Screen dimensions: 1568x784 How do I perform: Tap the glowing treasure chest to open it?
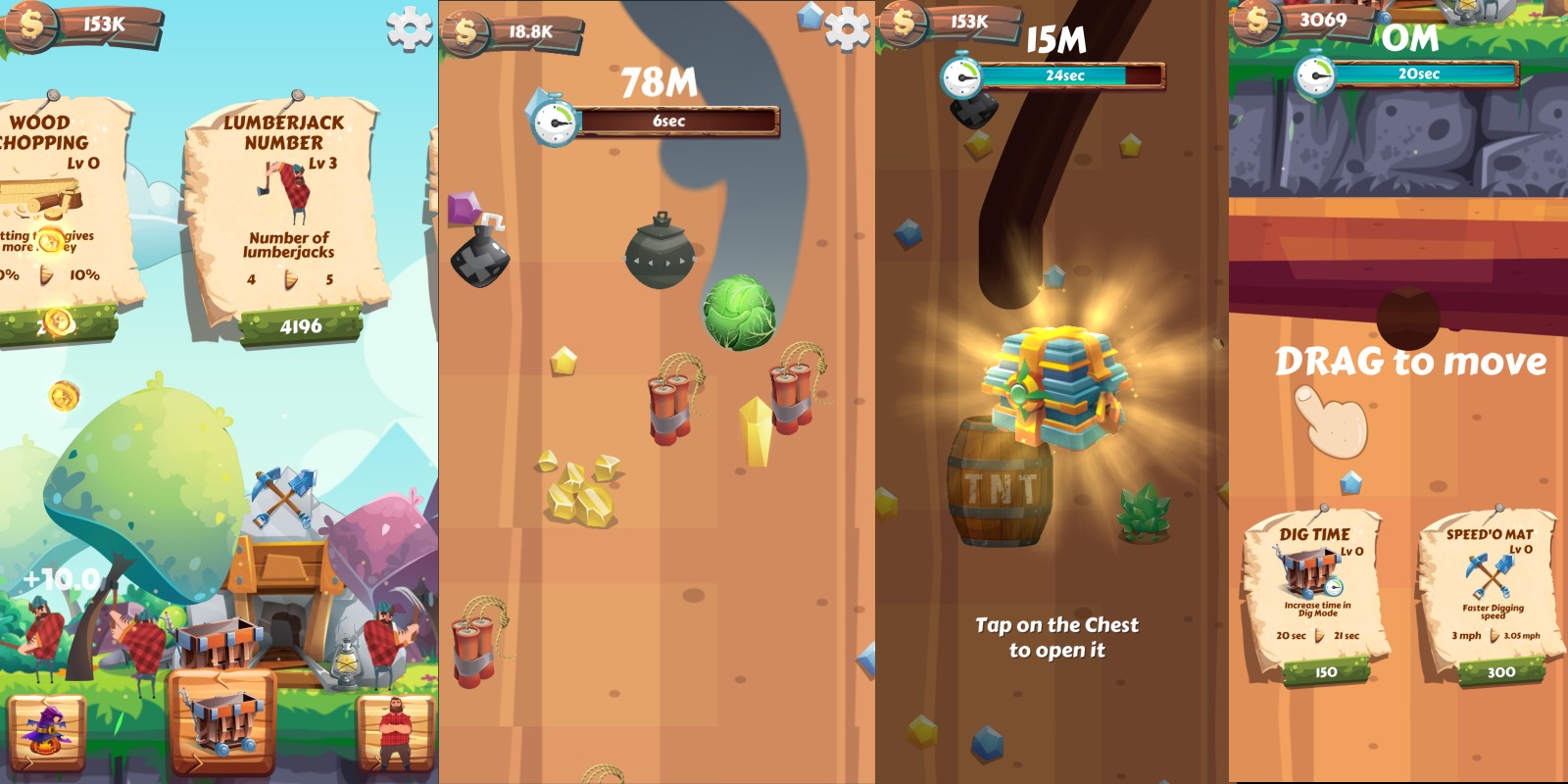click(1056, 389)
